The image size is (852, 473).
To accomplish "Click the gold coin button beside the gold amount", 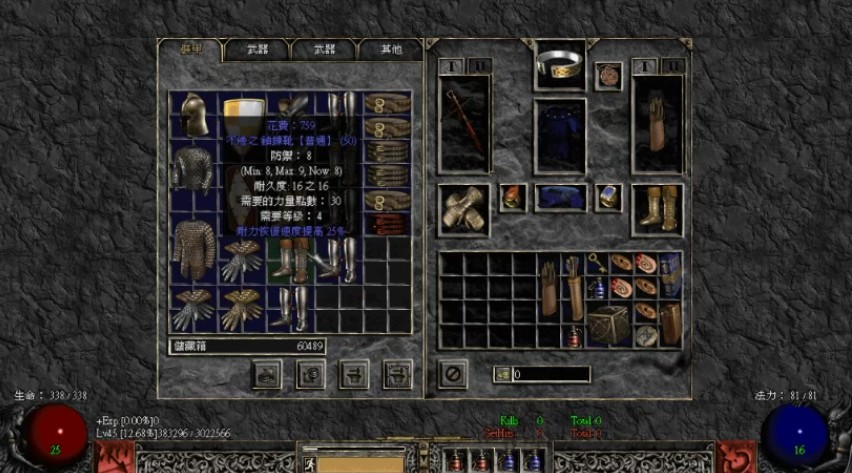I will (503, 374).
